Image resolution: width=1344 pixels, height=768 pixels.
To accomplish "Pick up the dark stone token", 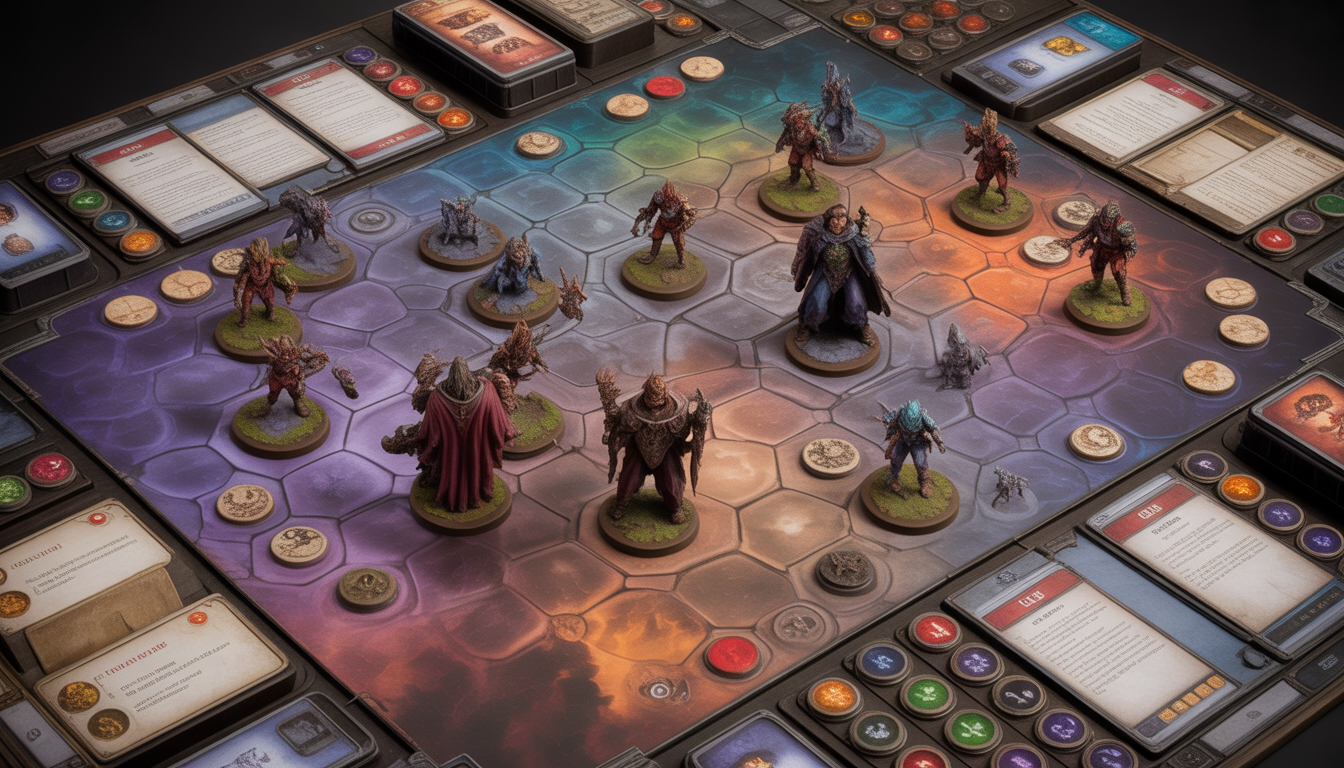I will click(844, 571).
